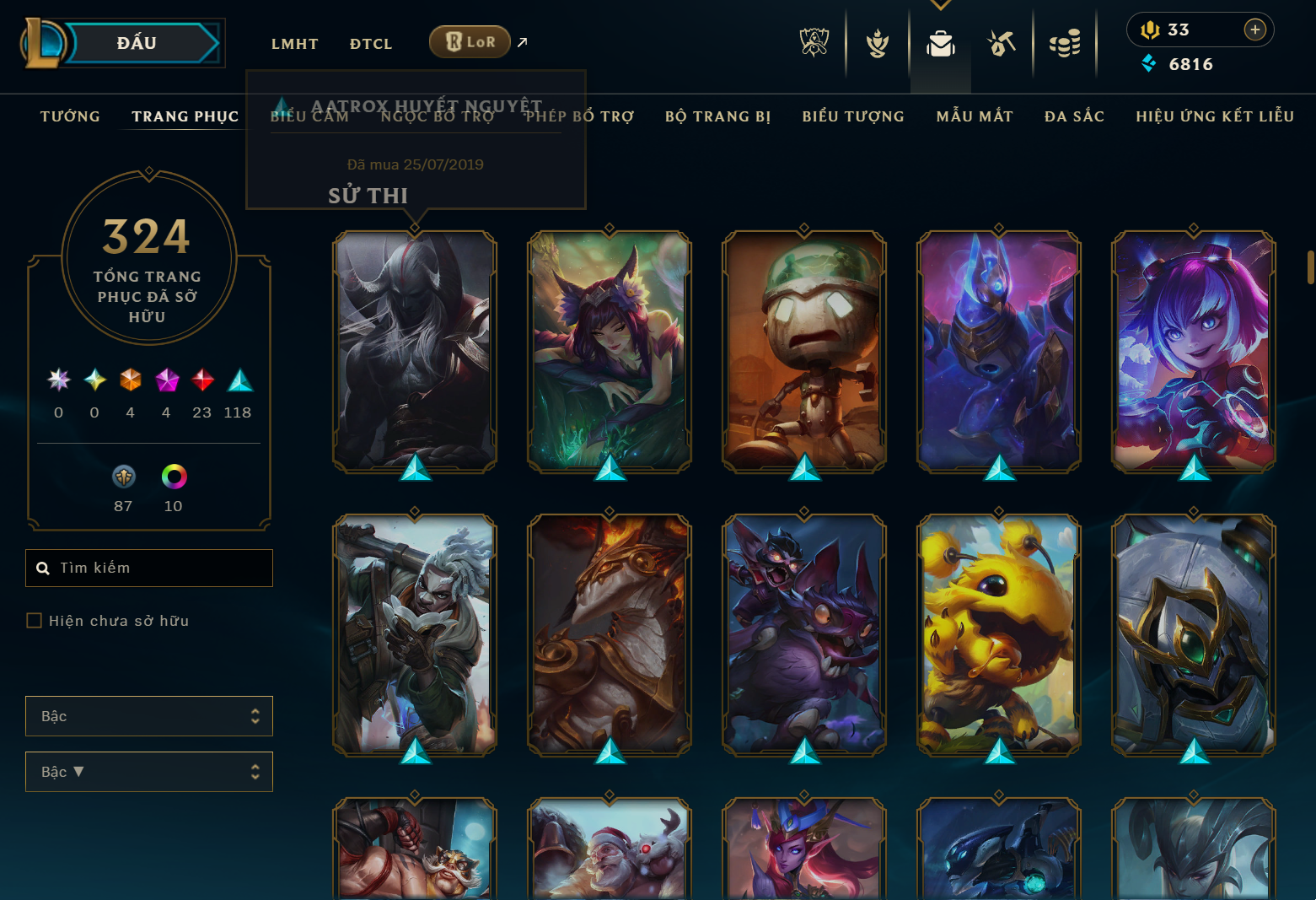Viewport: 1316px width, 900px height.
Task: Open the chroma color wheel filter
Action: coord(174,477)
